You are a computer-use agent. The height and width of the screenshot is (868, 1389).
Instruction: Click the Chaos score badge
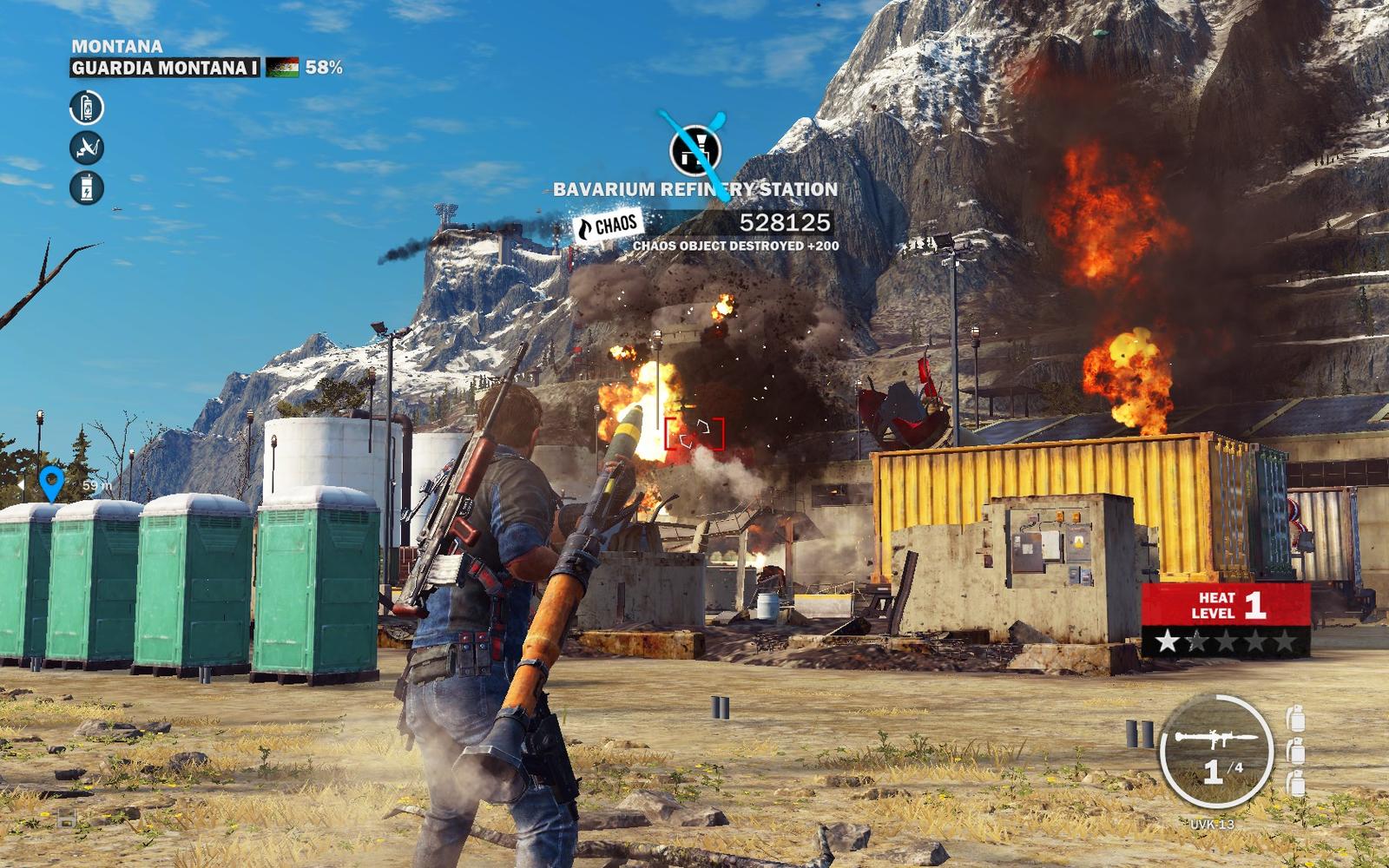click(x=609, y=226)
